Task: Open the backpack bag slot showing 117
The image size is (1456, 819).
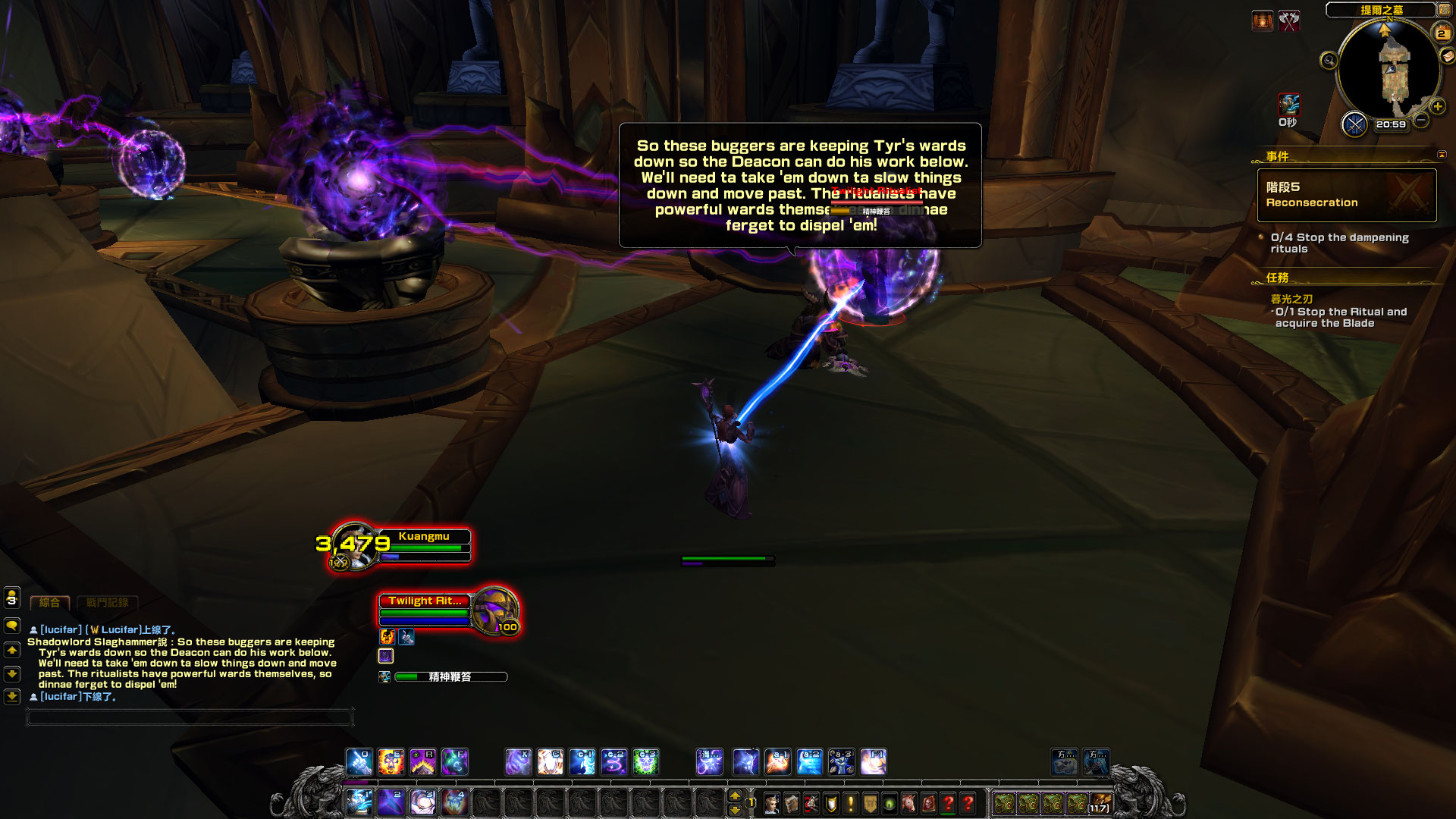Action: 1100,803
